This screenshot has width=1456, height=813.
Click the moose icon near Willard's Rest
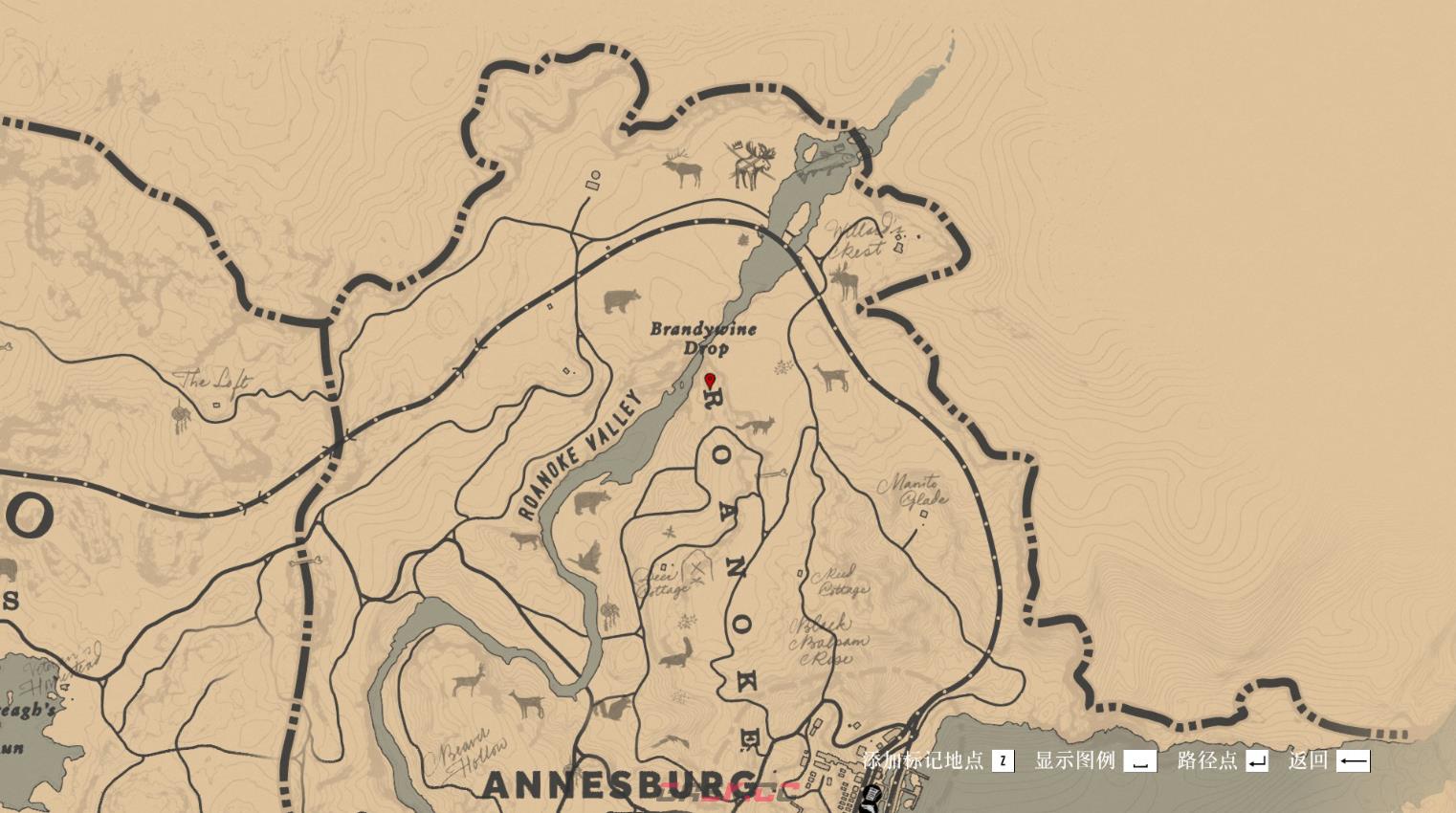pos(845,282)
